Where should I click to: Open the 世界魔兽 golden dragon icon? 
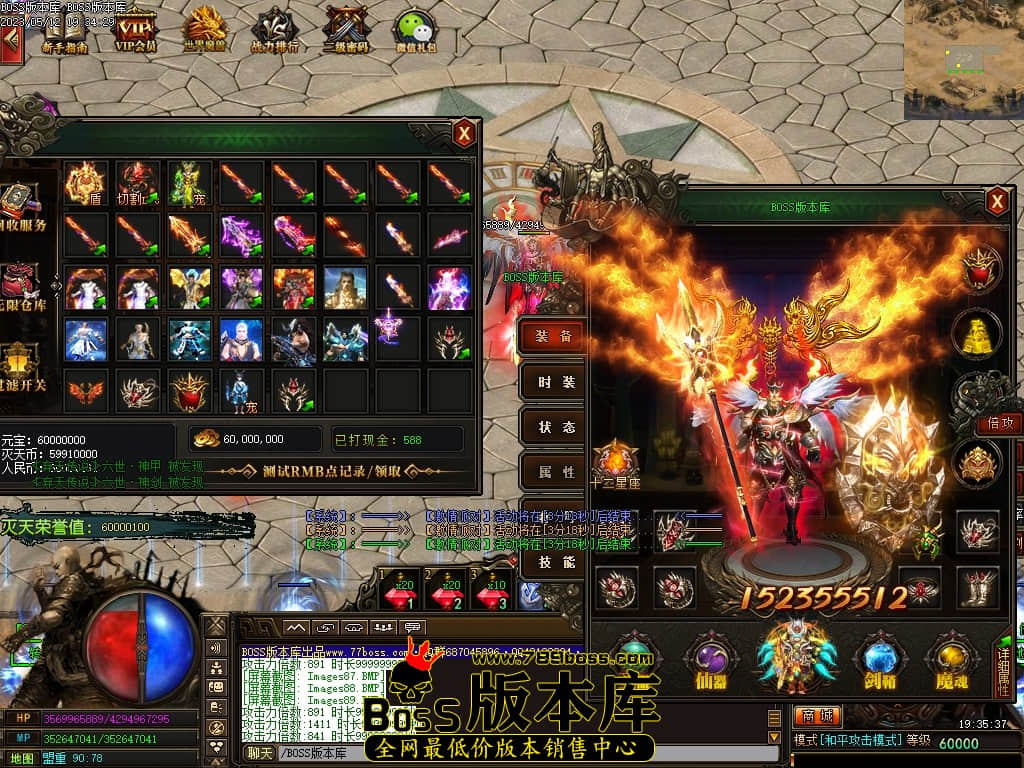pos(206,30)
